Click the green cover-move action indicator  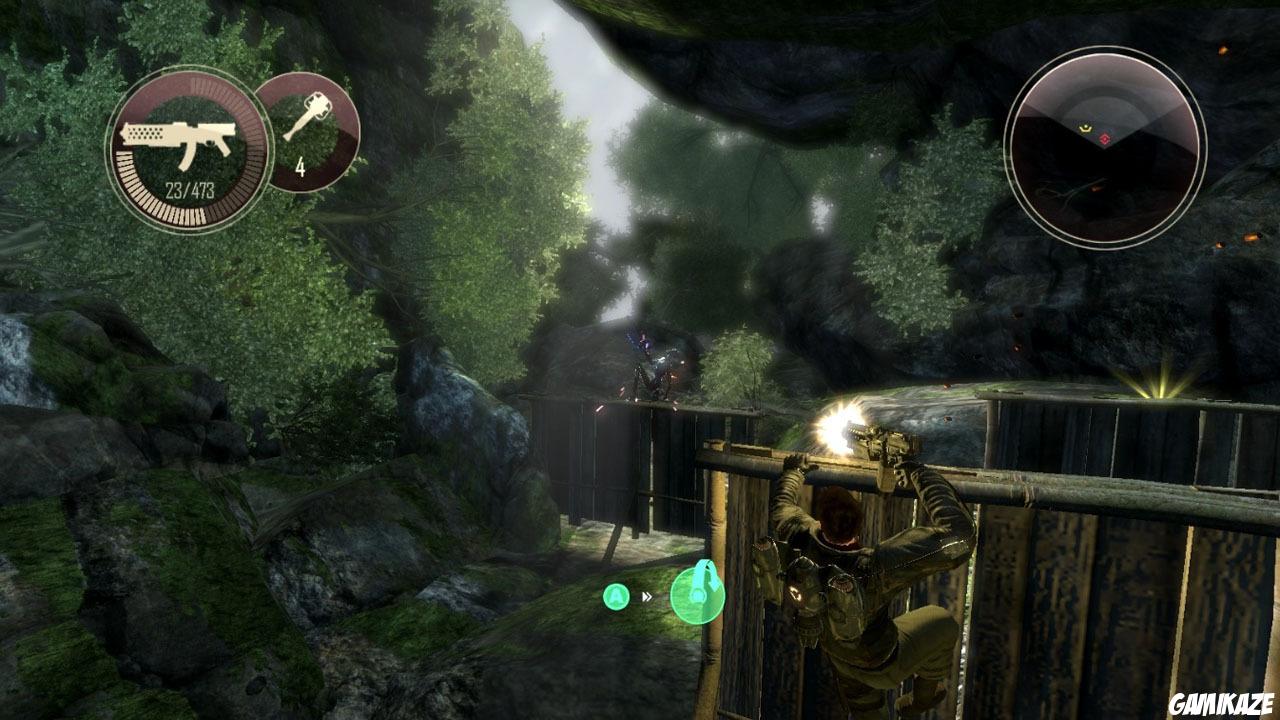[x=697, y=593]
